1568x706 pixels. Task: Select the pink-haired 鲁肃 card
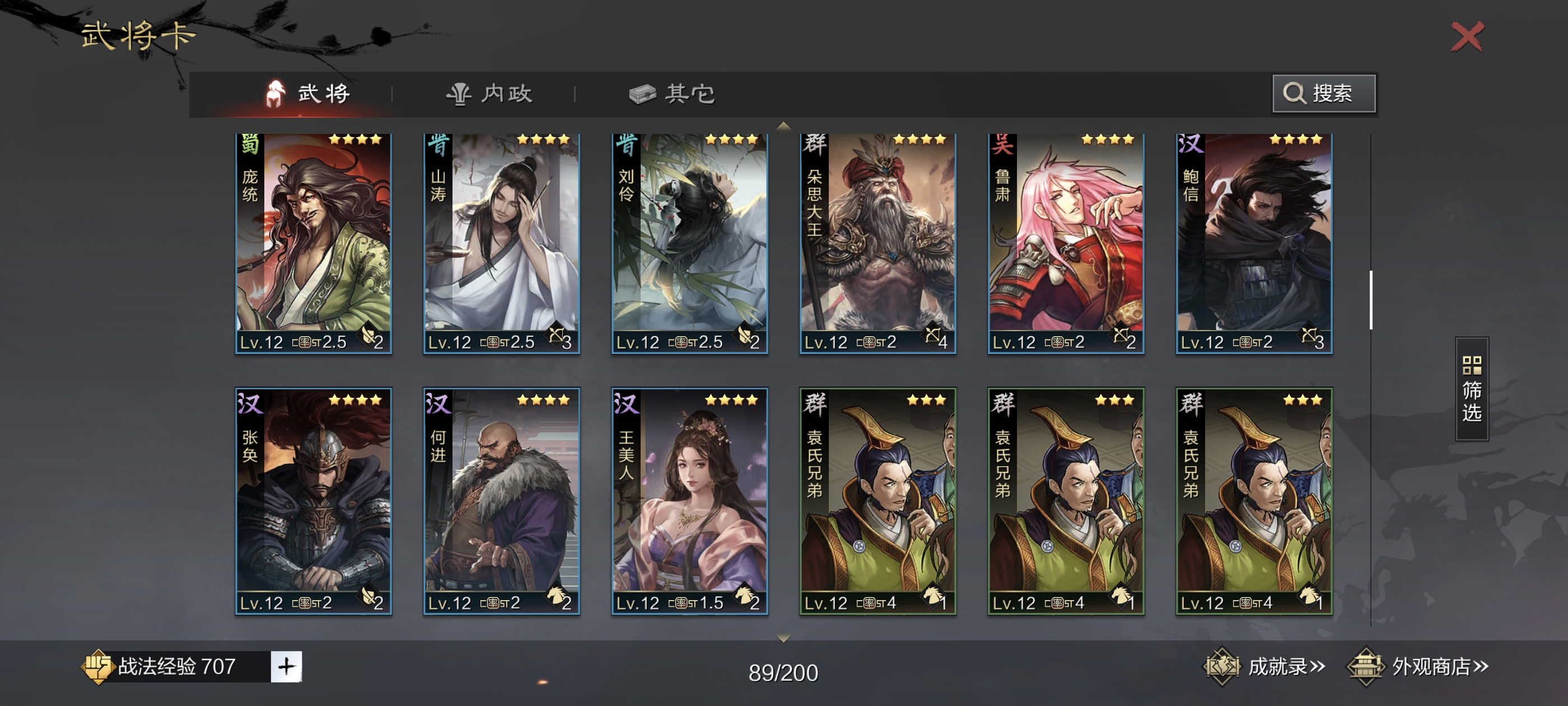pyautogui.click(x=1065, y=243)
